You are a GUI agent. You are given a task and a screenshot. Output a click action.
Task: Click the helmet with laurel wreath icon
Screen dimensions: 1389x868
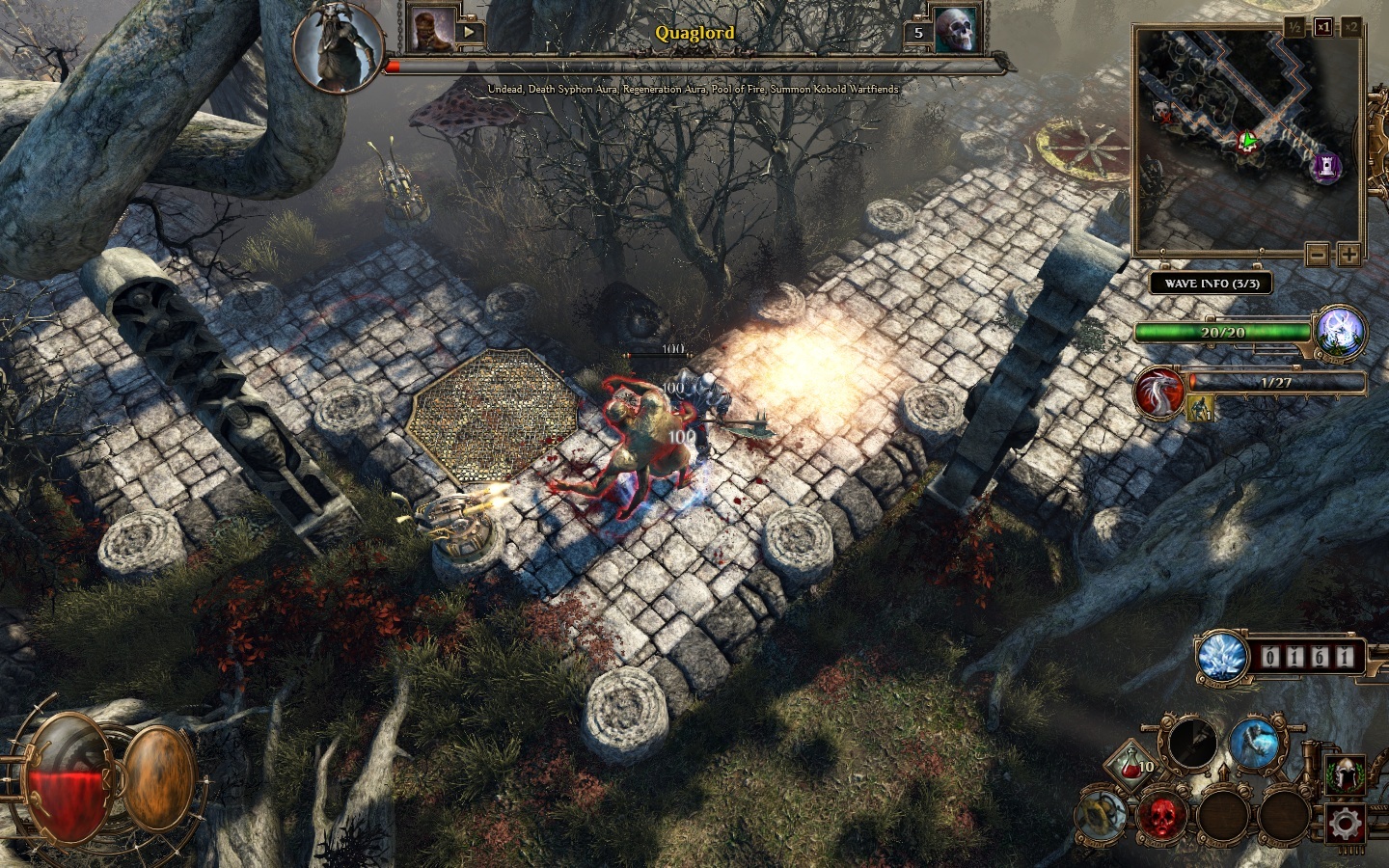pyautogui.click(x=1345, y=773)
